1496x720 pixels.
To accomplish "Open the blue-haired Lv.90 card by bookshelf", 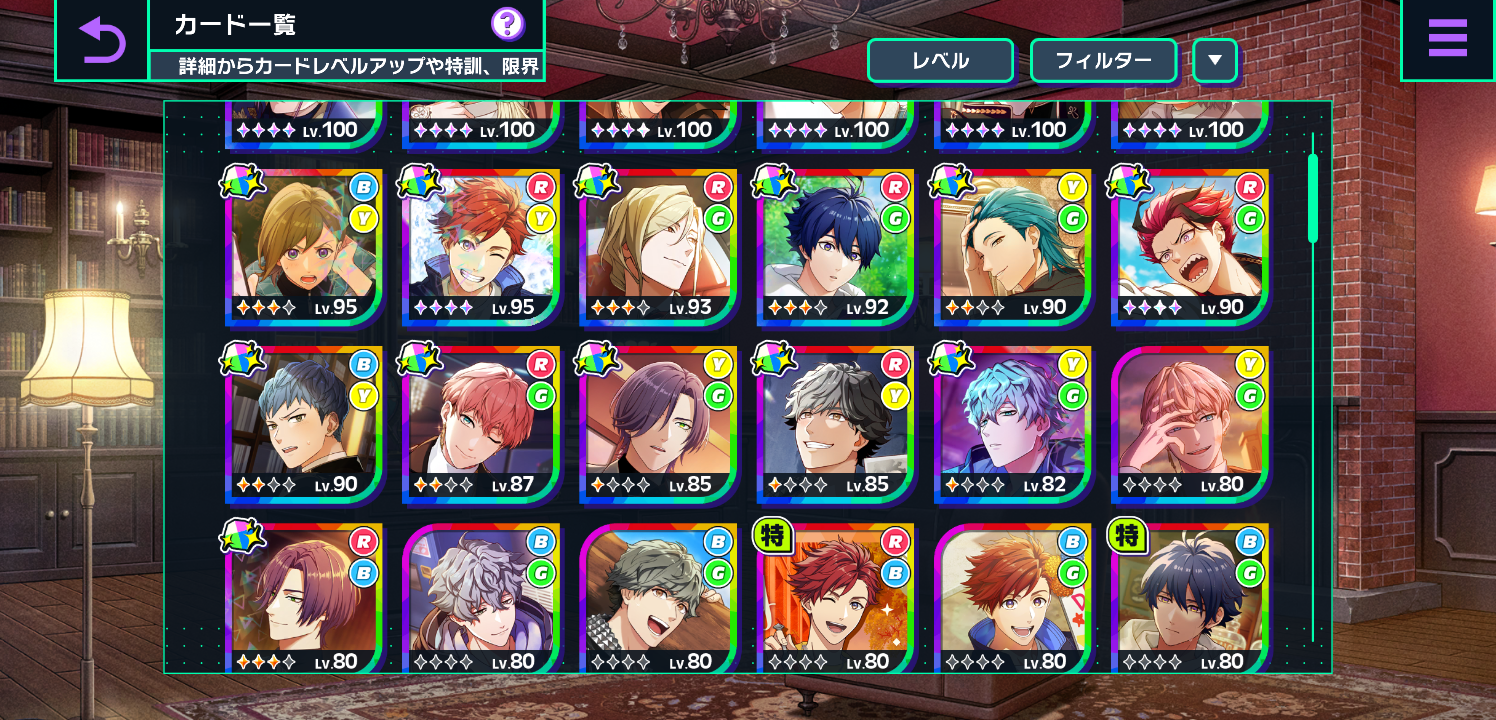I will (303, 423).
